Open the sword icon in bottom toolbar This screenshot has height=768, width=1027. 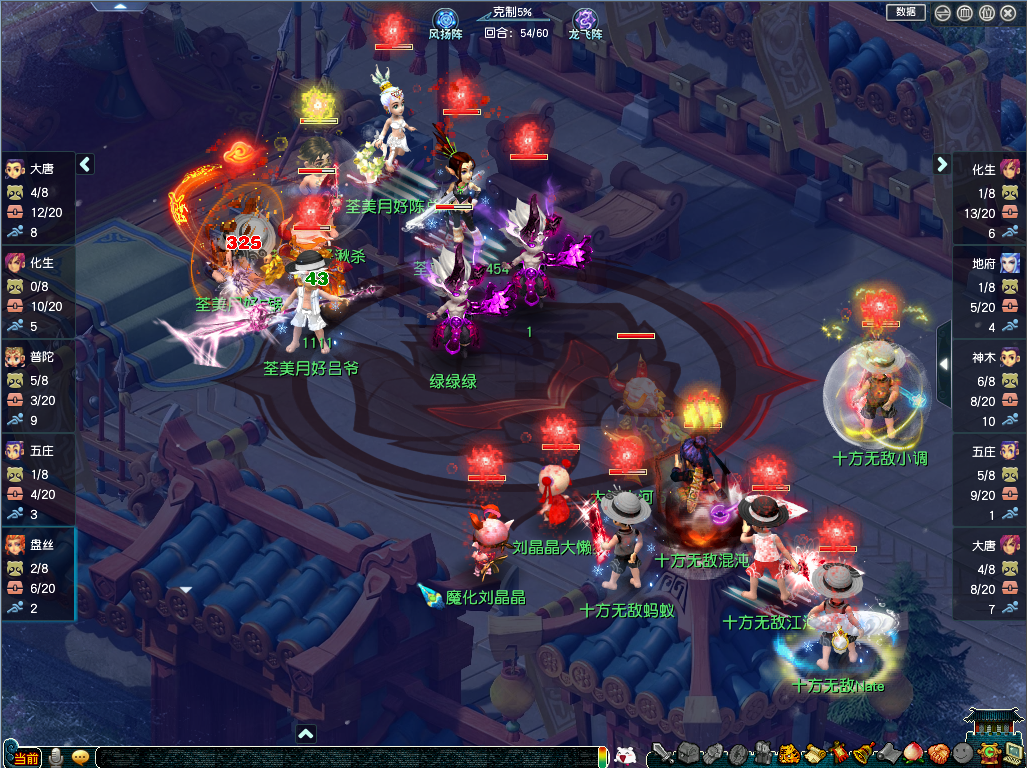pyautogui.click(x=660, y=754)
